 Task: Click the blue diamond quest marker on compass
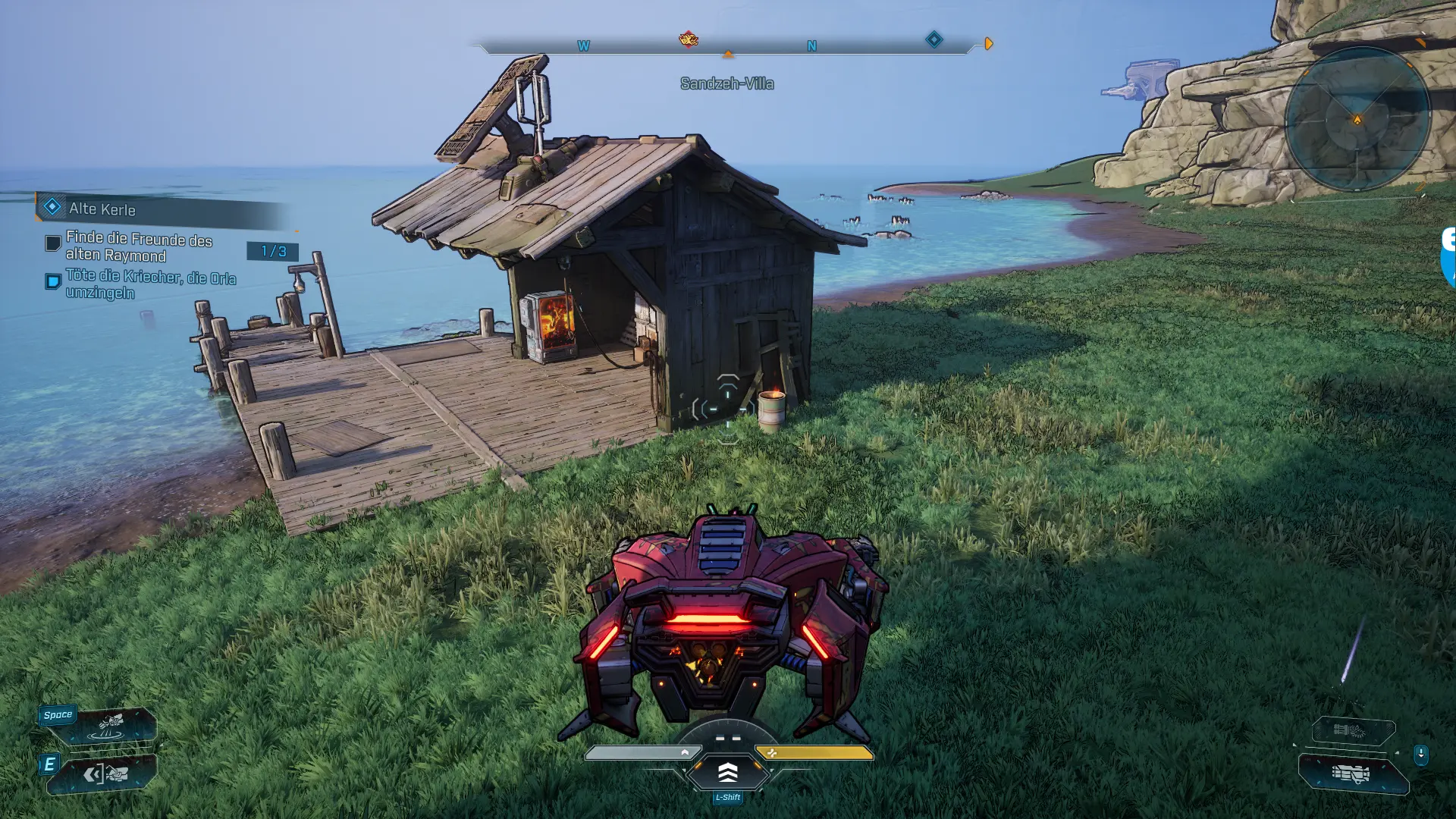tap(934, 39)
